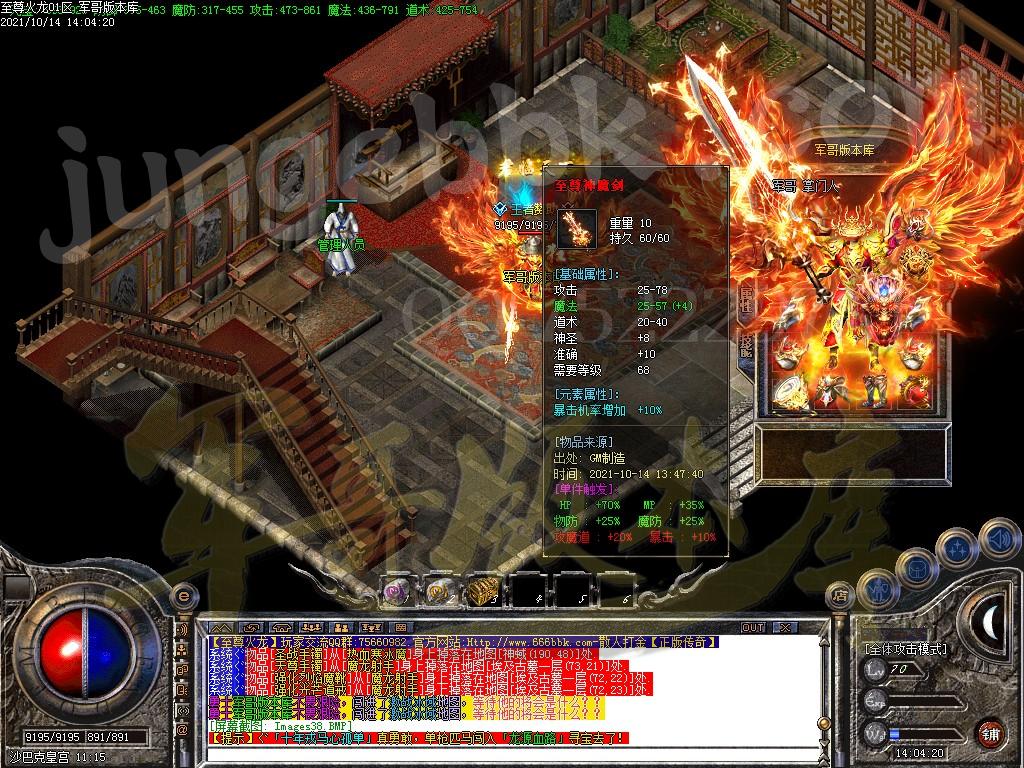Open the 店 shop button
This screenshot has width=1024, height=768.
(x=841, y=598)
